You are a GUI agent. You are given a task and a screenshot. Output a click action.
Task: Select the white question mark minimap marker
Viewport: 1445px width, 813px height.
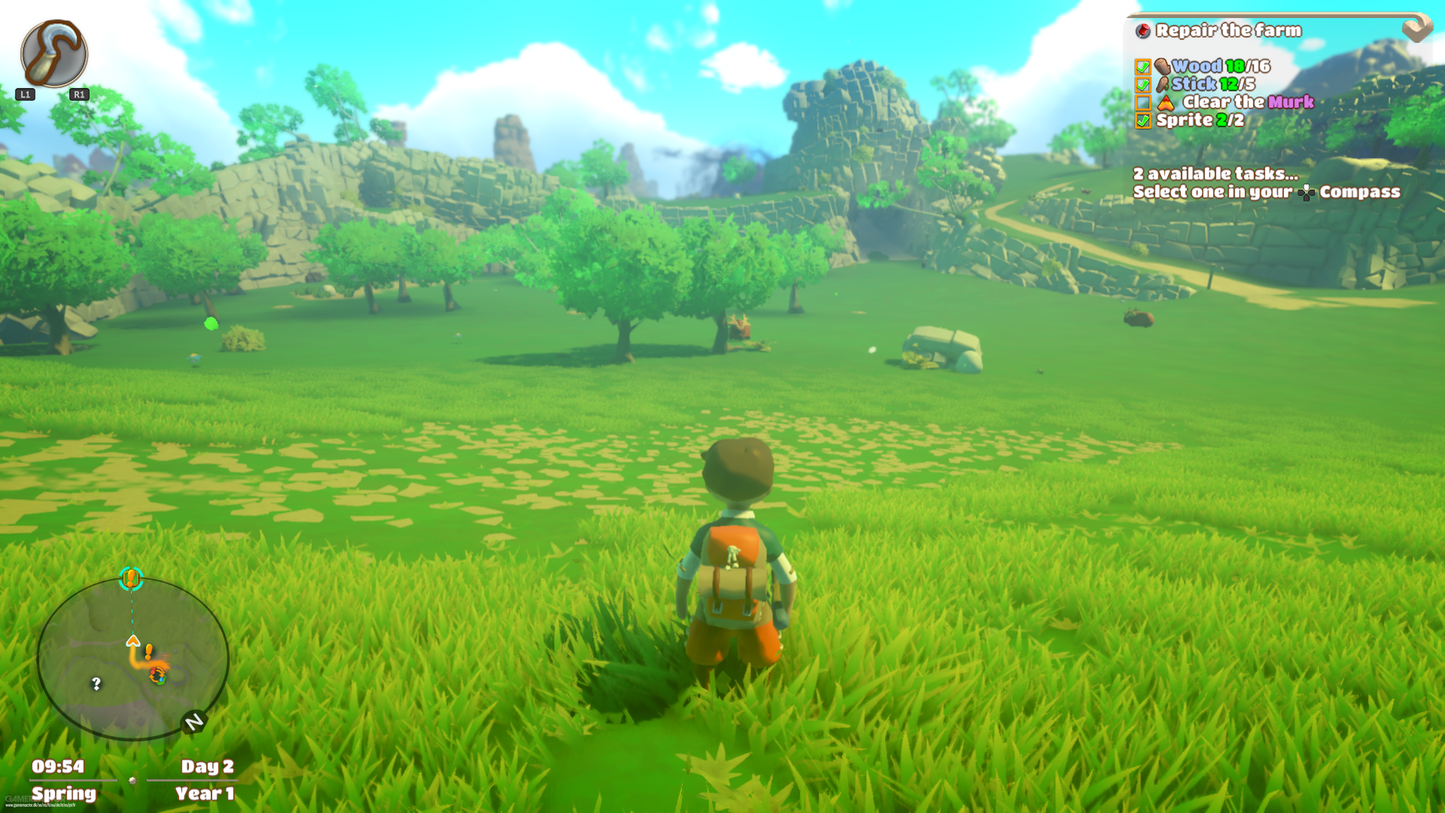point(96,684)
